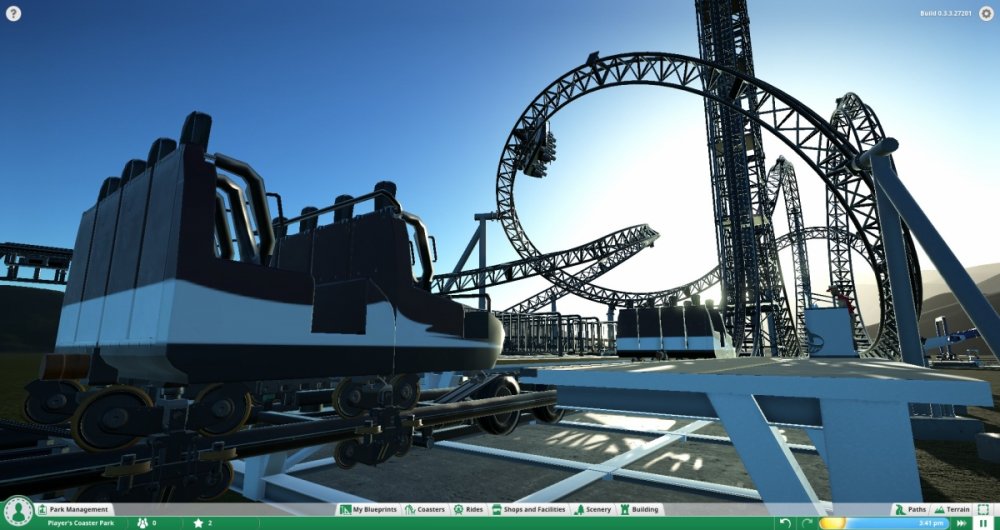This screenshot has width=1000, height=530.
Task: Choose the Building menu
Action: click(x=639, y=509)
